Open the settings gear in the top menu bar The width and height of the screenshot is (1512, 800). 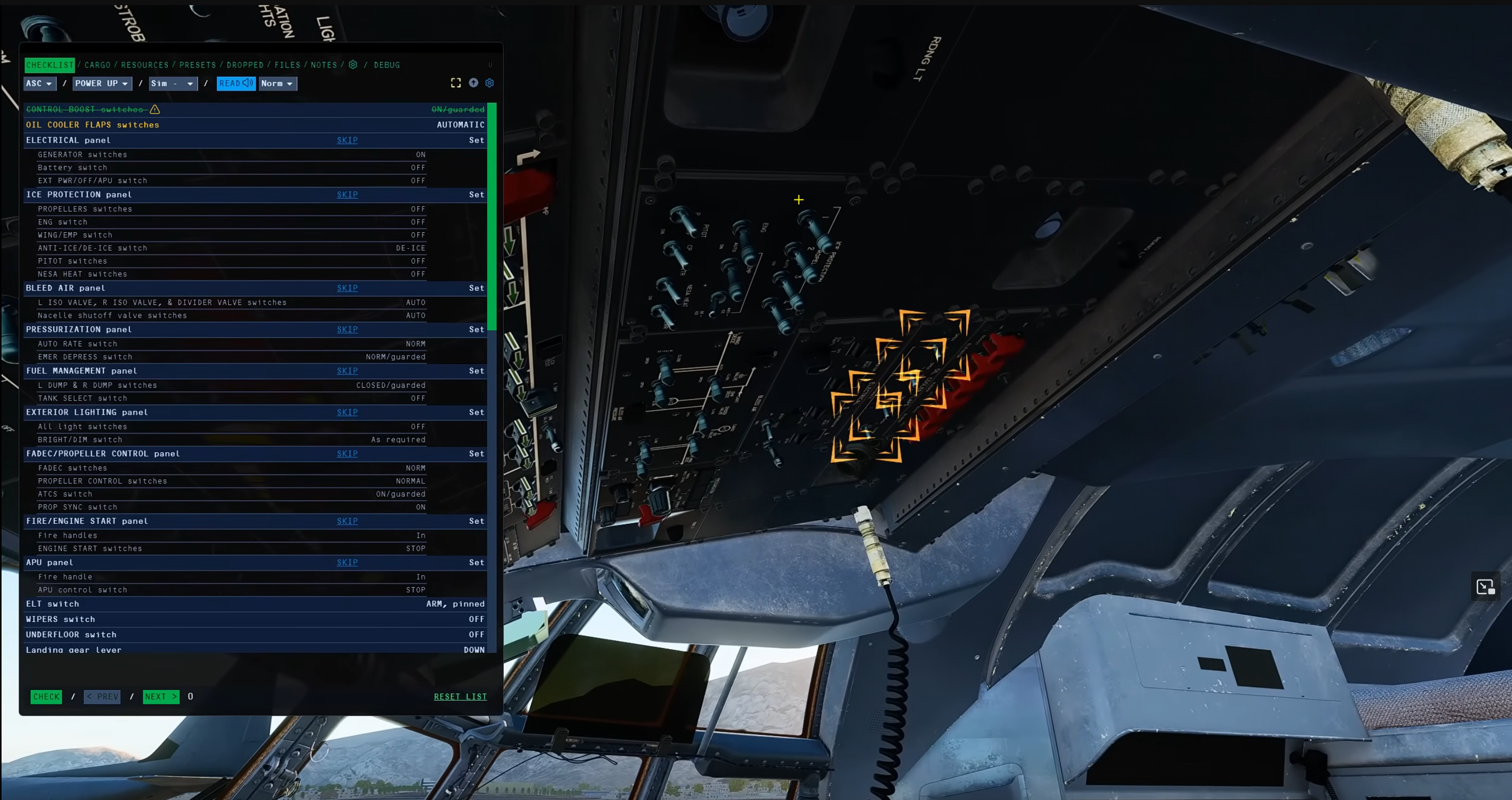coord(353,65)
